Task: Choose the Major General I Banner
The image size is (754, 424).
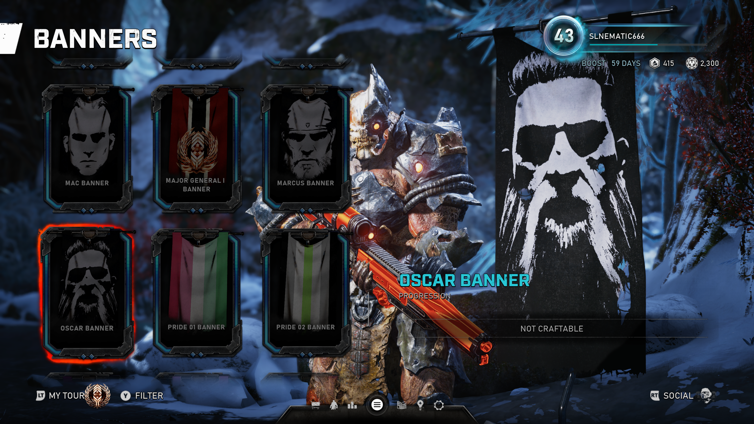Action: click(196, 147)
